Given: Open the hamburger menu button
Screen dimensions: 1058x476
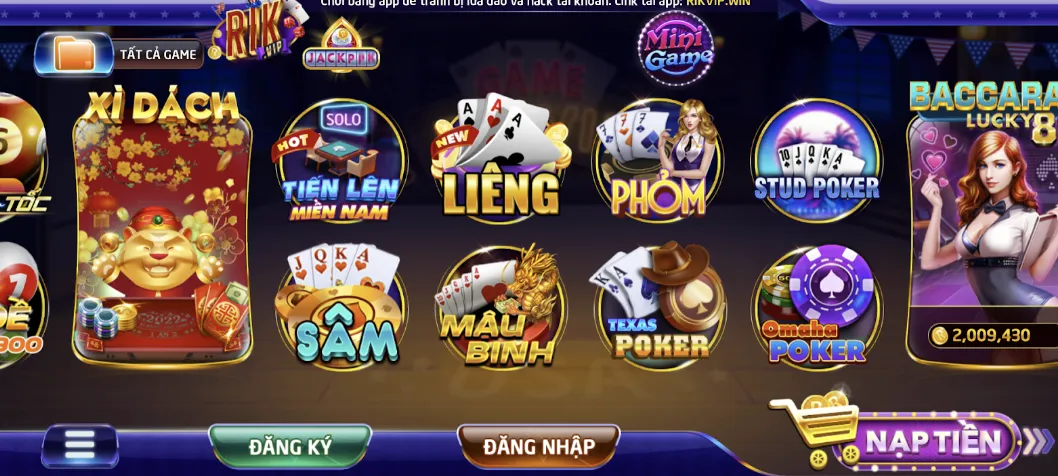Looking at the screenshot, I should 80,445.
